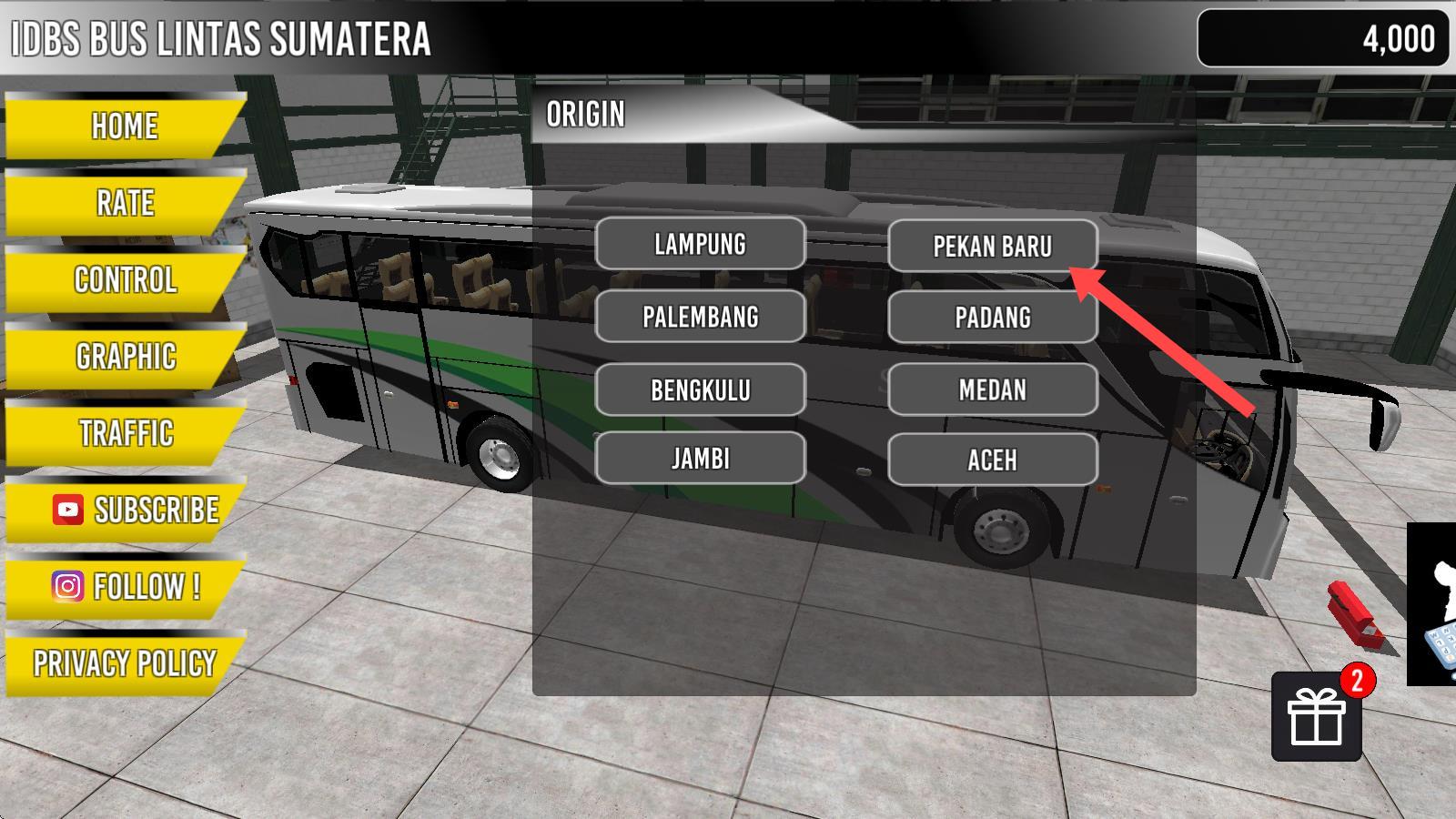This screenshot has height=819, width=1456.
Task: Open the RATE option
Action: (125, 203)
